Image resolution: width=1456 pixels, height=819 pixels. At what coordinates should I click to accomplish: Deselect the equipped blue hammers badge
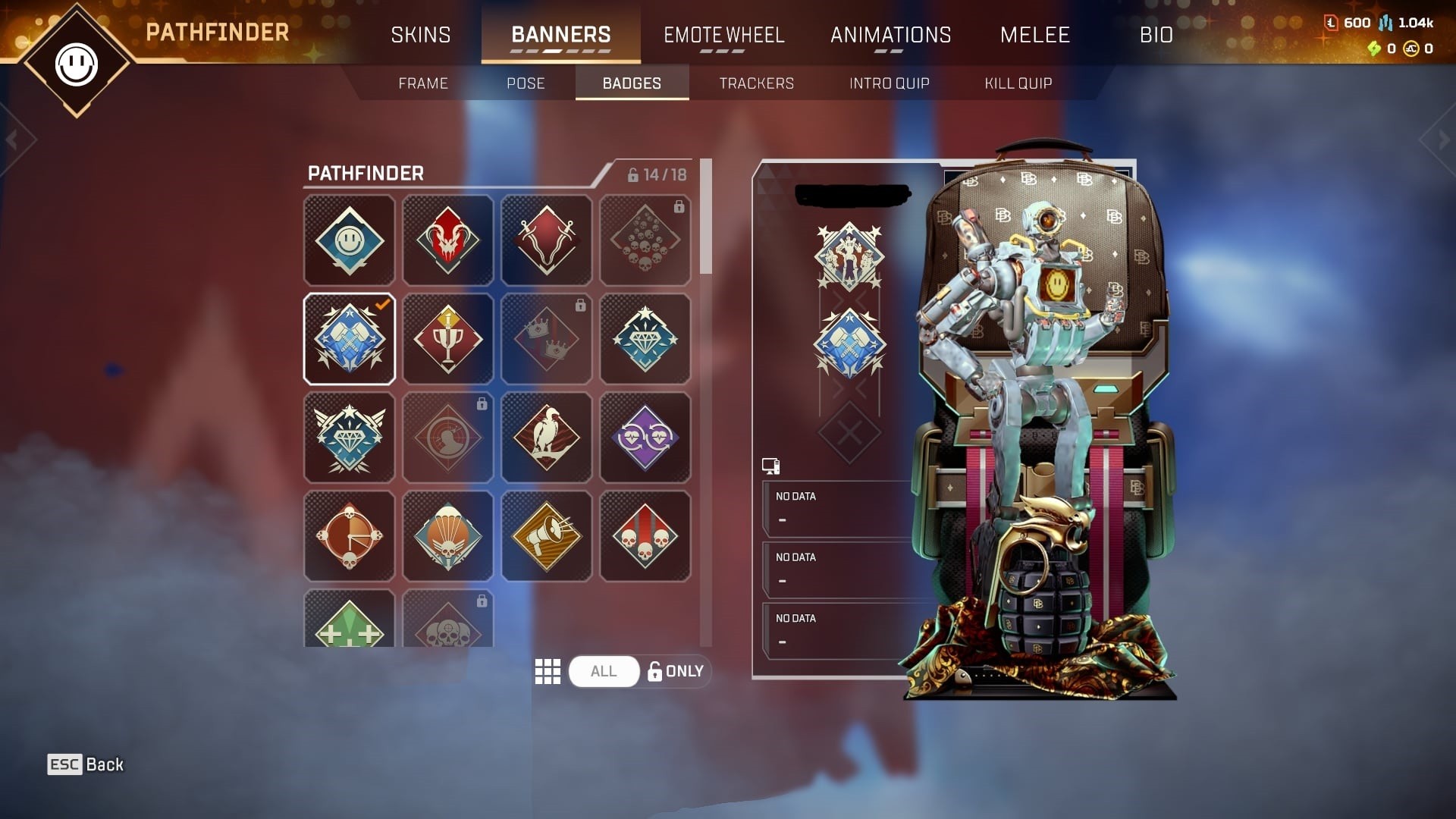coord(349,339)
